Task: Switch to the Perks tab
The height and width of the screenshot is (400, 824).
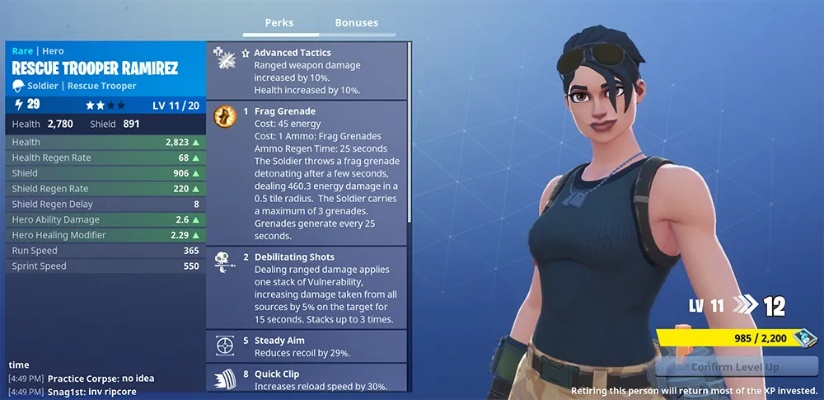Action: point(278,22)
